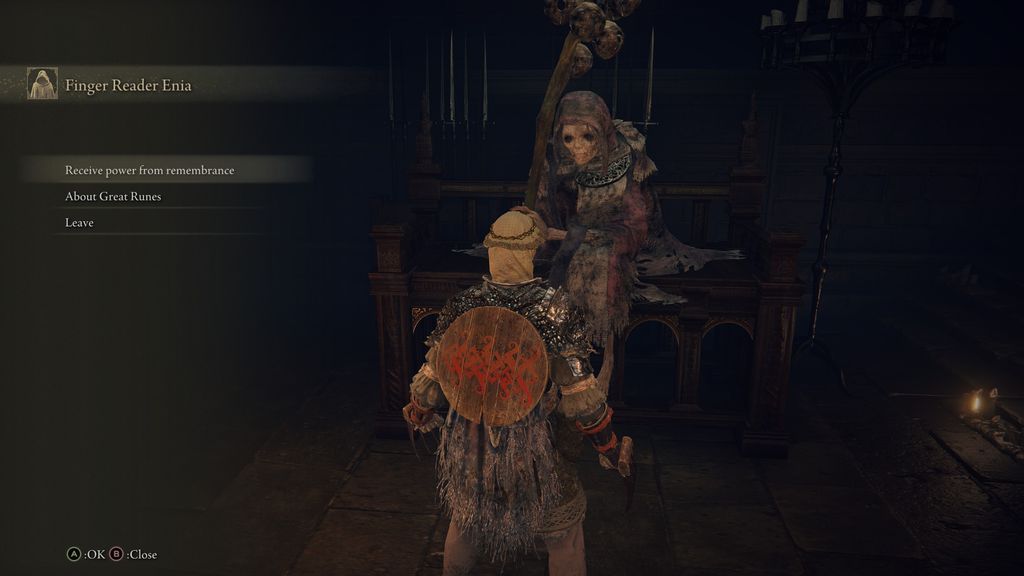The width and height of the screenshot is (1024, 576).
Task: Select Receive power from remembrance
Action: [150, 170]
